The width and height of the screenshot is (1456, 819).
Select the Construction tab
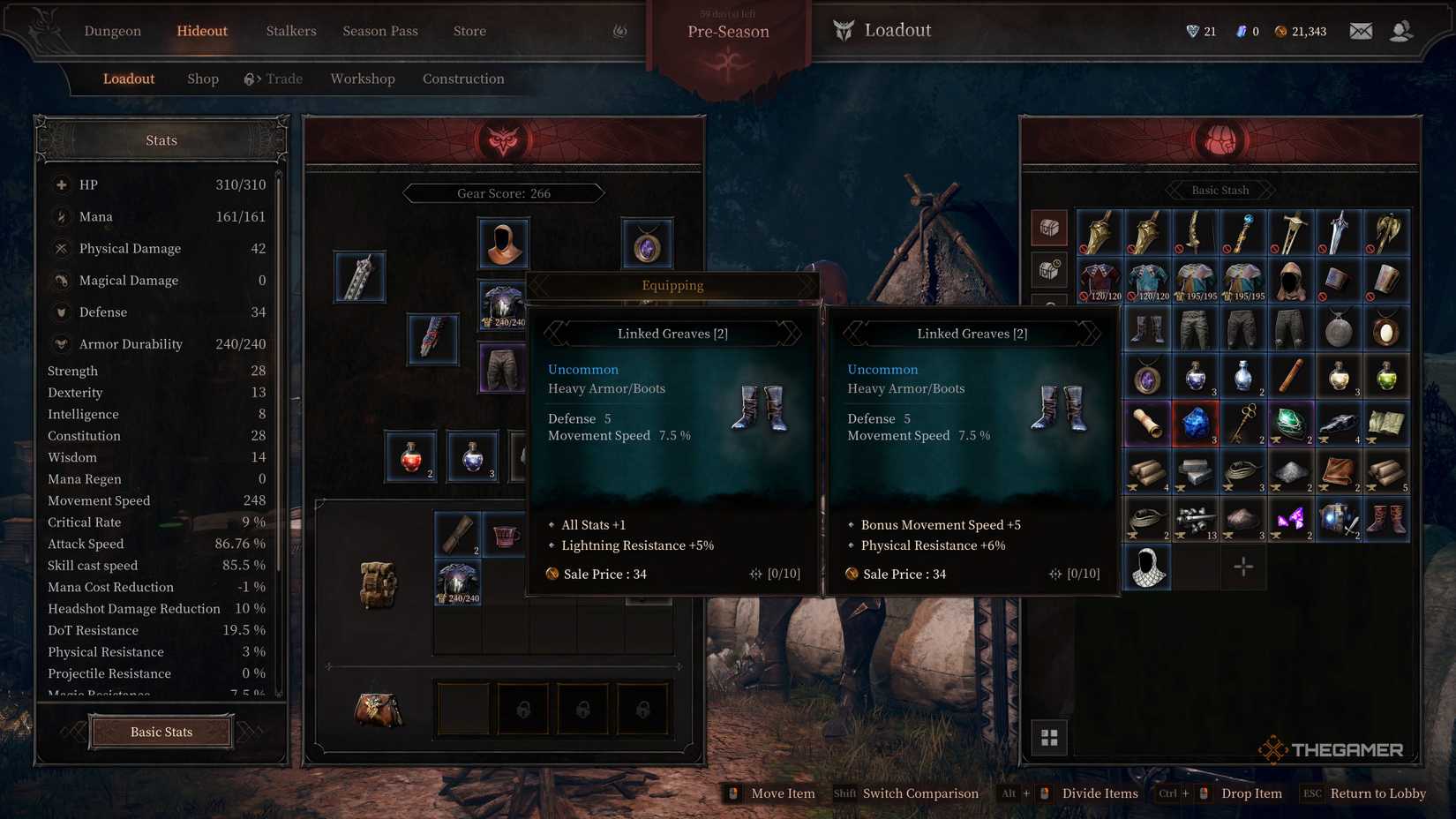tap(463, 79)
